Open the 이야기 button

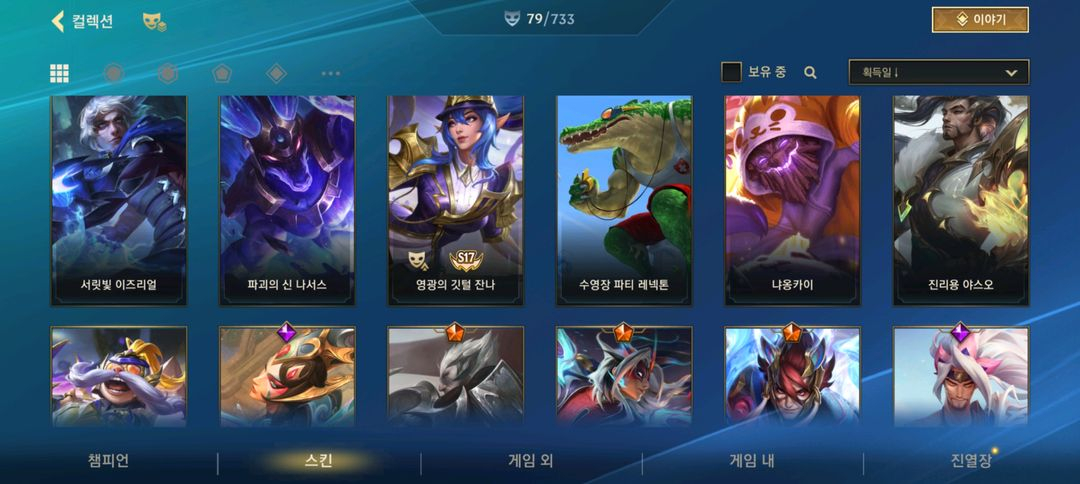click(x=979, y=20)
